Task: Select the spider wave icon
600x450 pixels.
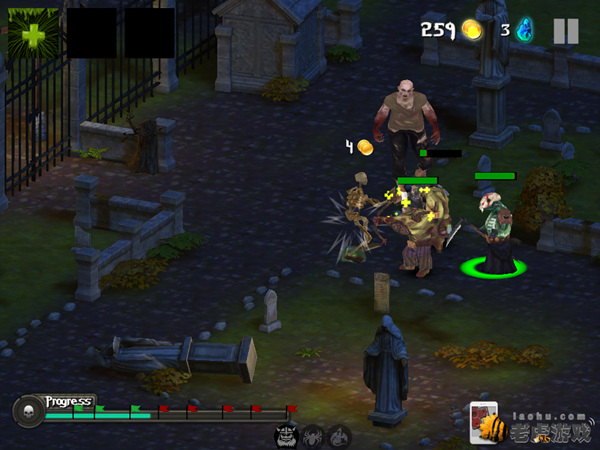Action: click(x=313, y=436)
